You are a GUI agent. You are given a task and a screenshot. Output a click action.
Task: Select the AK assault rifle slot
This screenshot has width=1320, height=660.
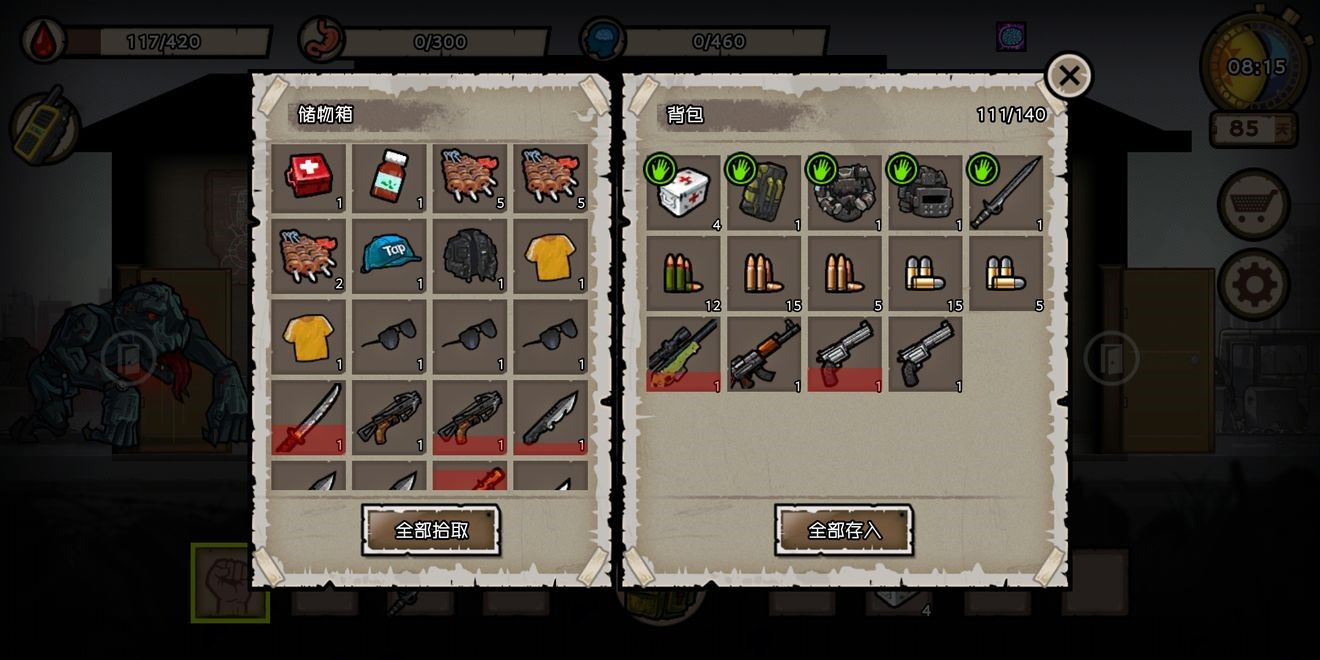[x=764, y=354]
